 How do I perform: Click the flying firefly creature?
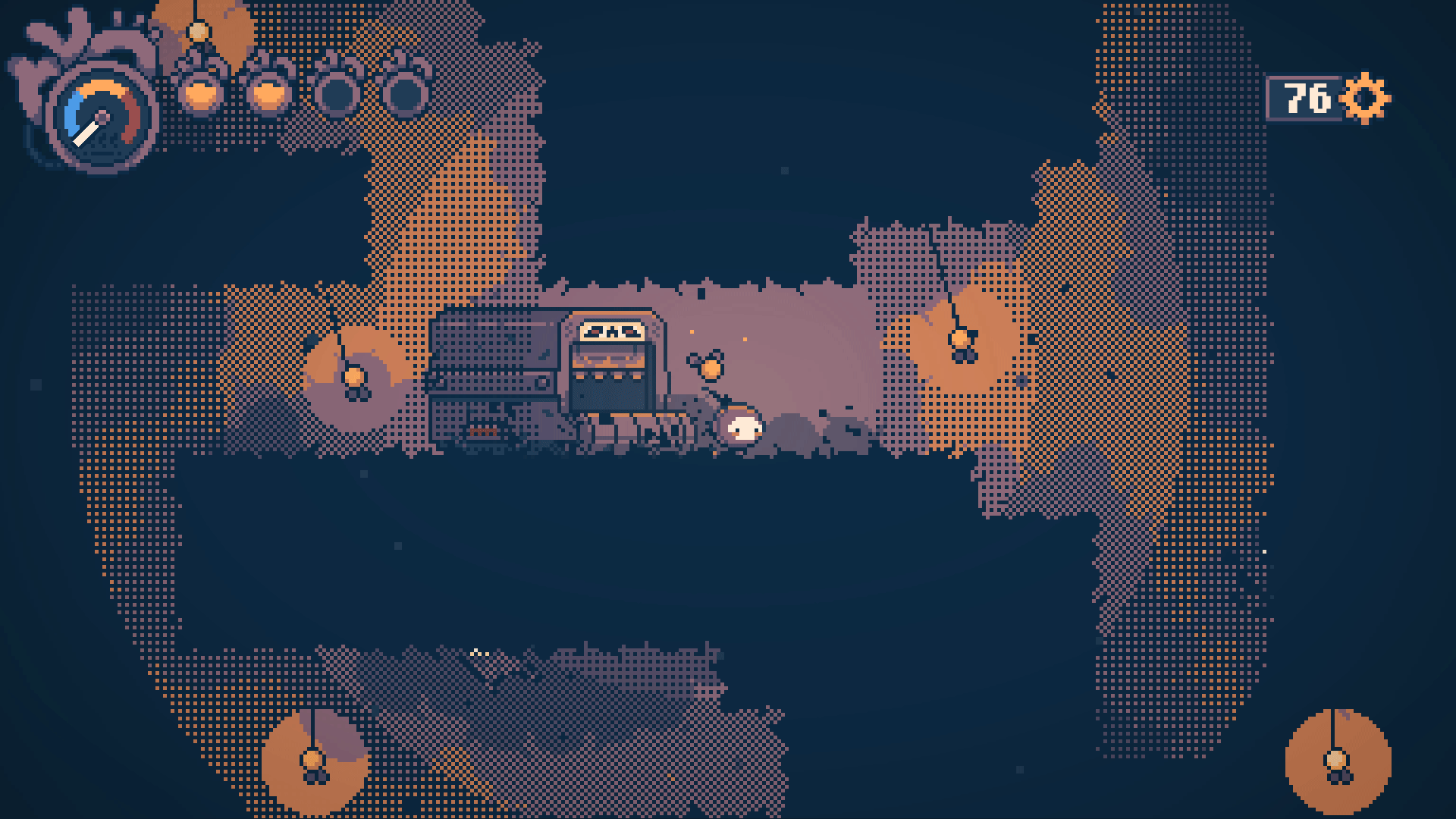pyautogui.click(x=711, y=368)
